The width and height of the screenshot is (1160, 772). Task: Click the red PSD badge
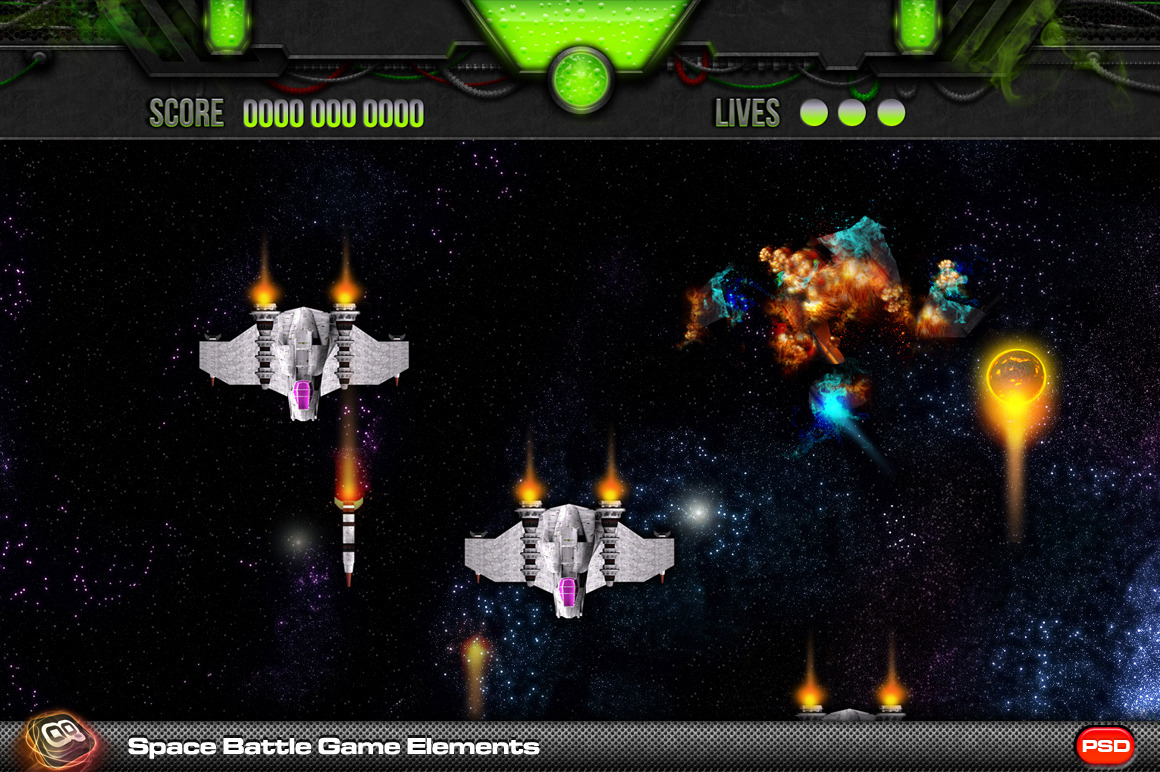[1105, 746]
